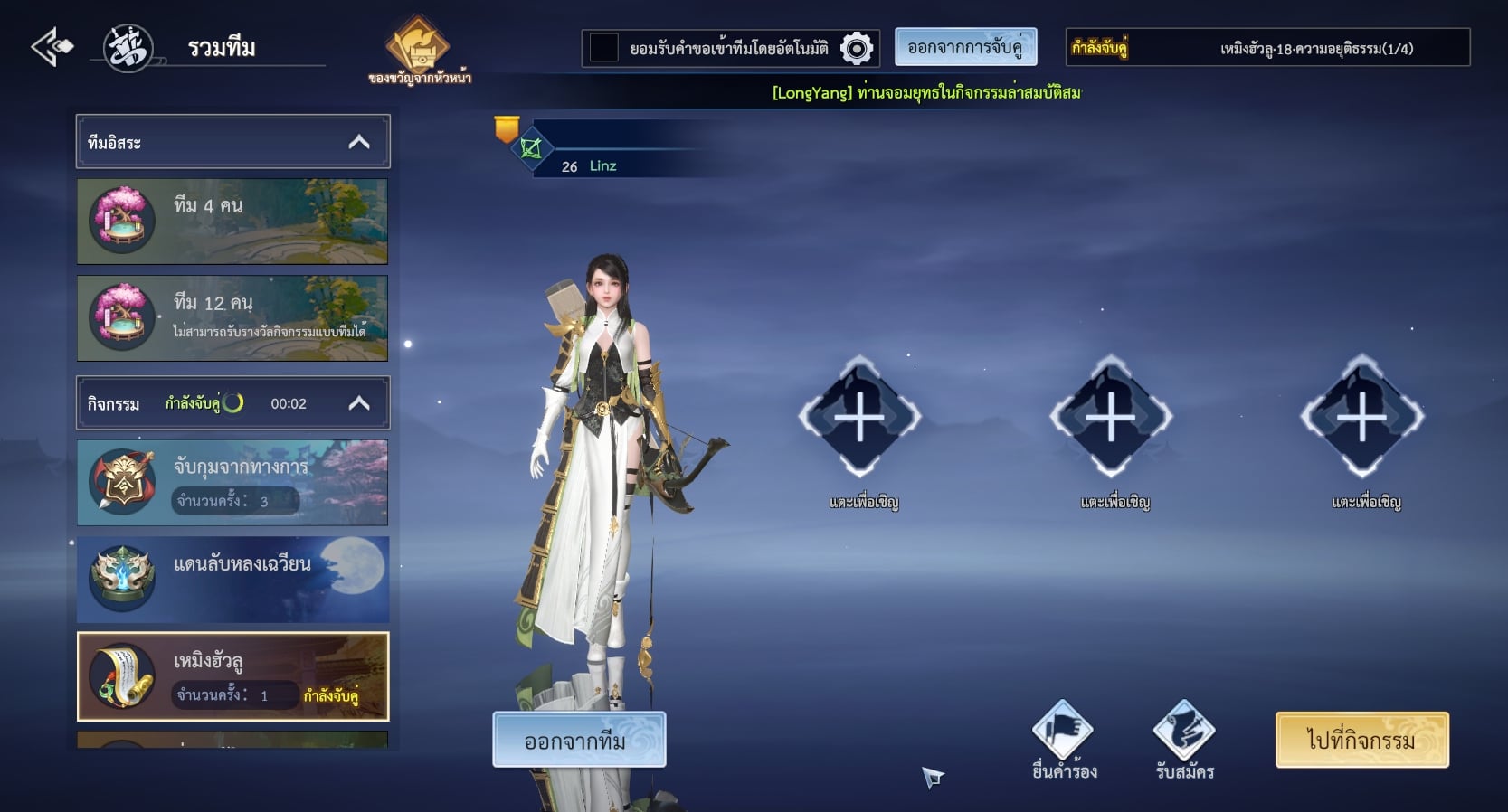
Task: Choose the จับกุมจากทางการ activity
Action: pyautogui.click(x=232, y=482)
